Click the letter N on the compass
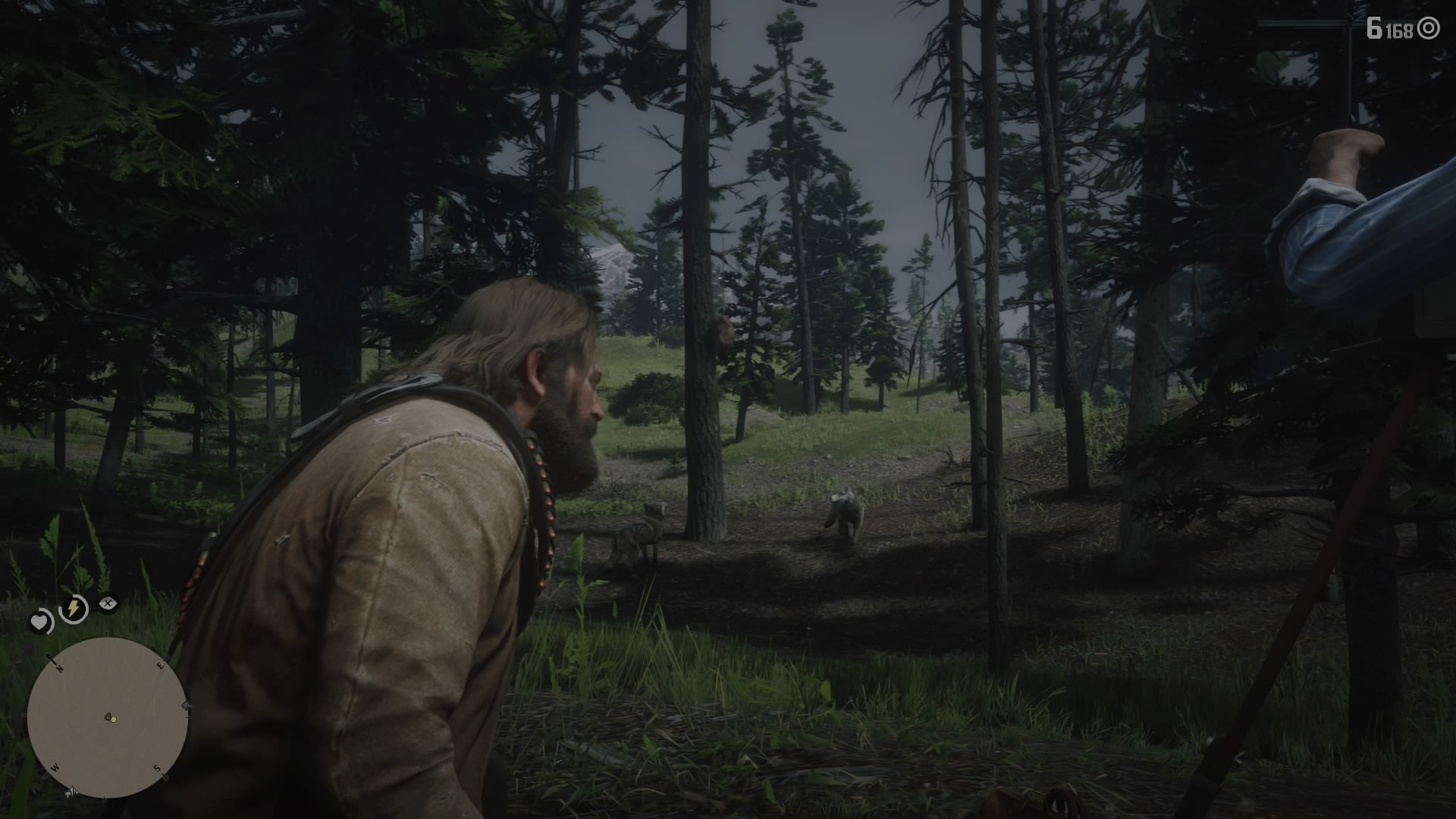 pyautogui.click(x=59, y=669)
